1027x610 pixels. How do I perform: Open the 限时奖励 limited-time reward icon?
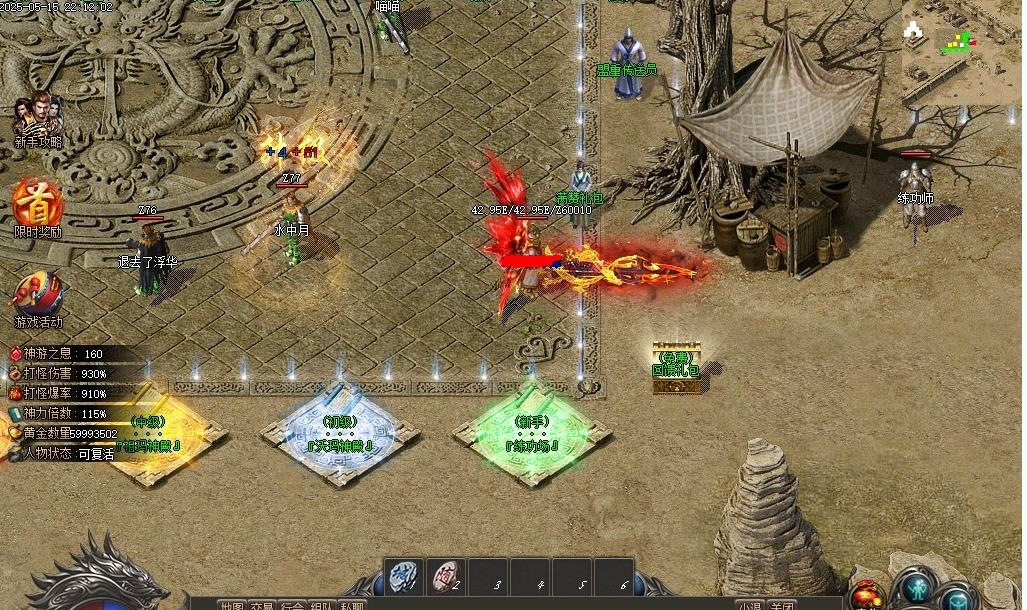click(x=38, y=206)
